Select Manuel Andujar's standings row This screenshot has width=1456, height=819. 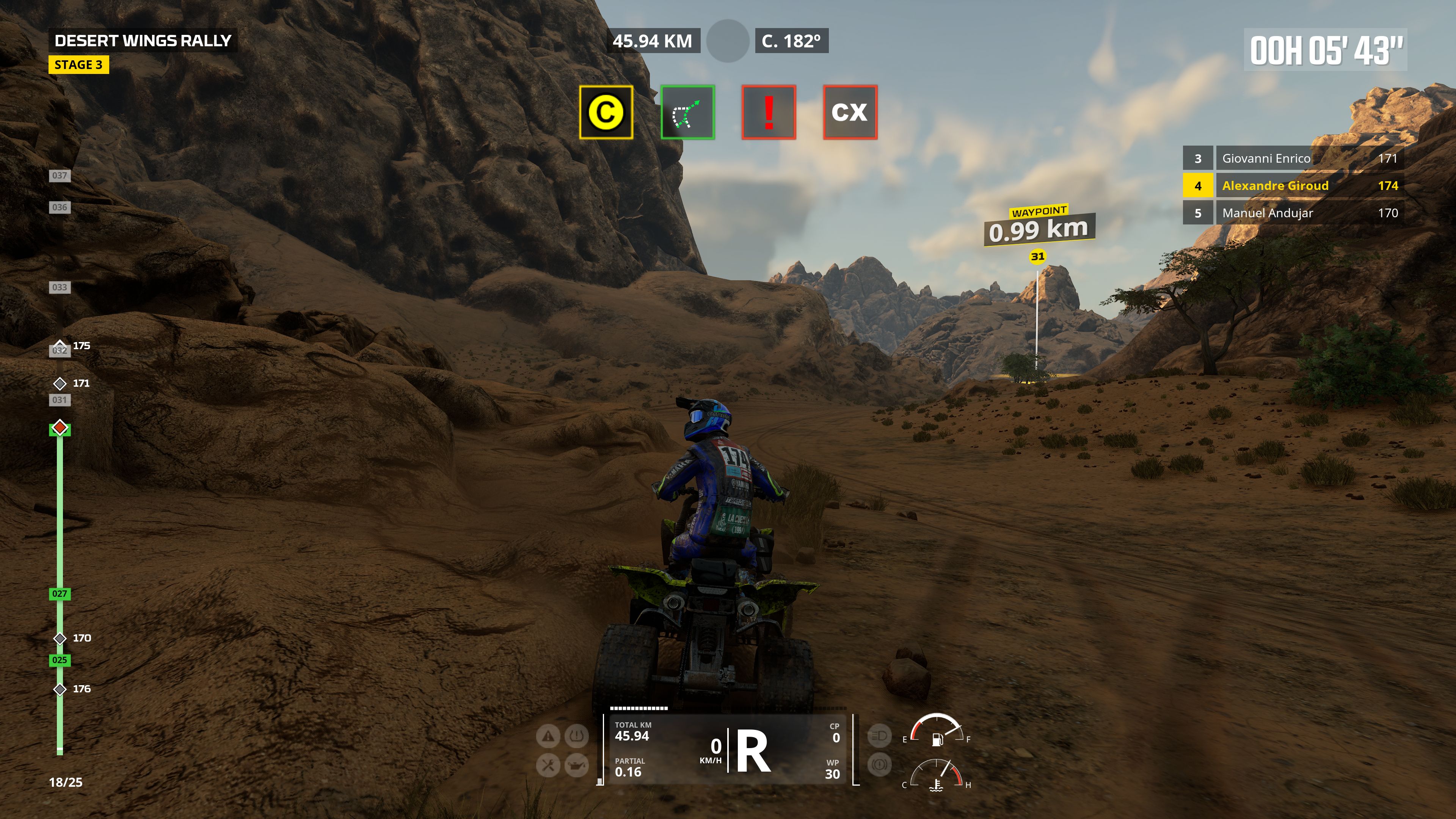pyautogui.click(x=1293, y=213)
